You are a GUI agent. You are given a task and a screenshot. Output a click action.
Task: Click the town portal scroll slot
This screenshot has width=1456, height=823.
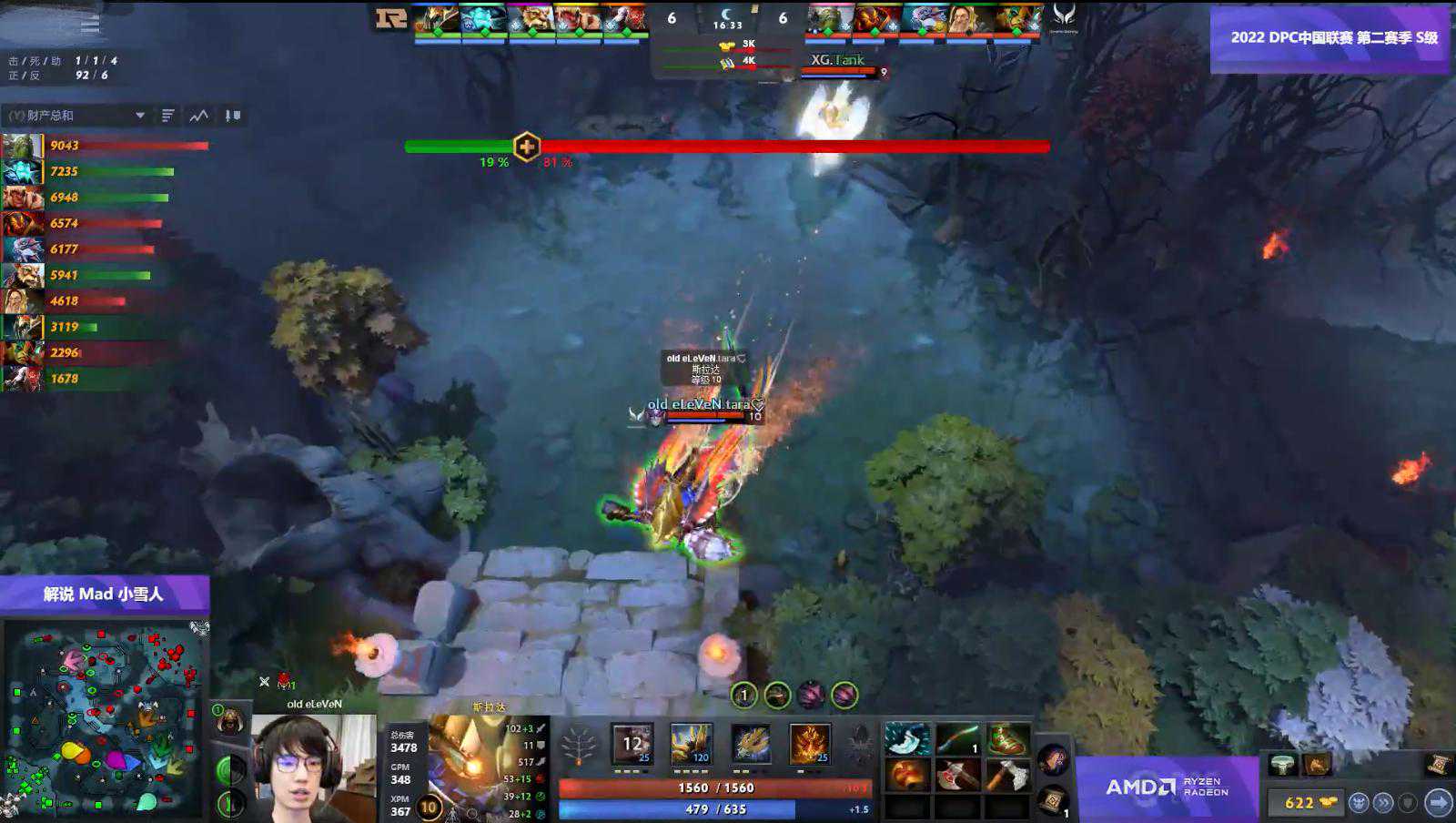(1053, 801)
